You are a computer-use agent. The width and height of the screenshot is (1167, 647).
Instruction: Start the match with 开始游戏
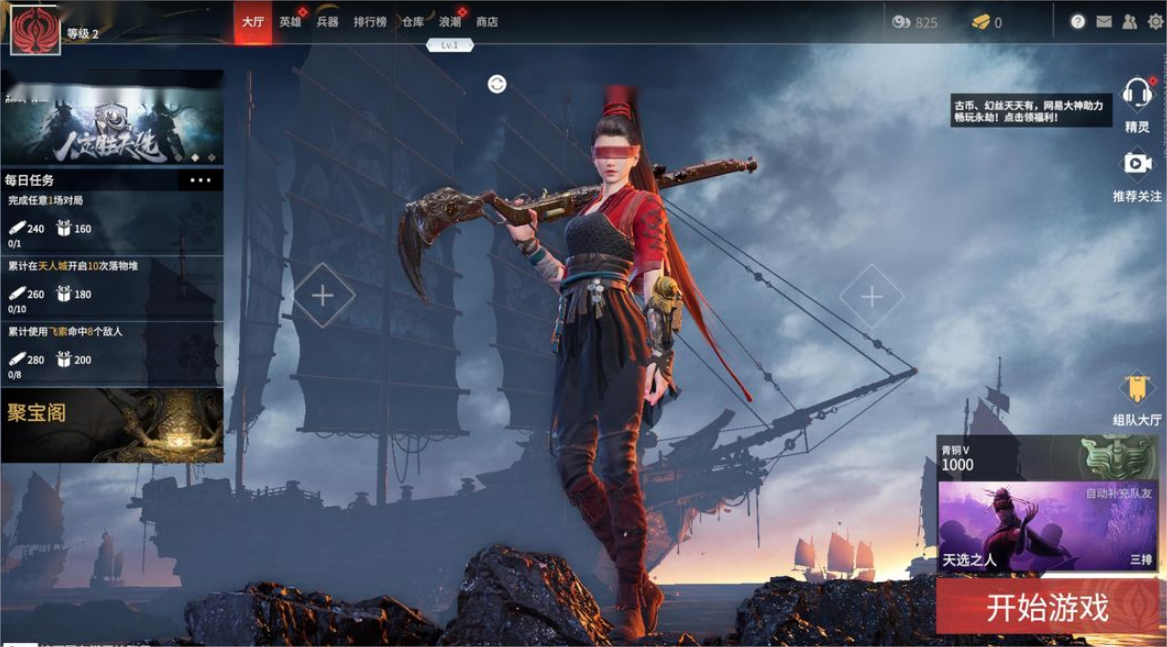tap(1048, 607)
